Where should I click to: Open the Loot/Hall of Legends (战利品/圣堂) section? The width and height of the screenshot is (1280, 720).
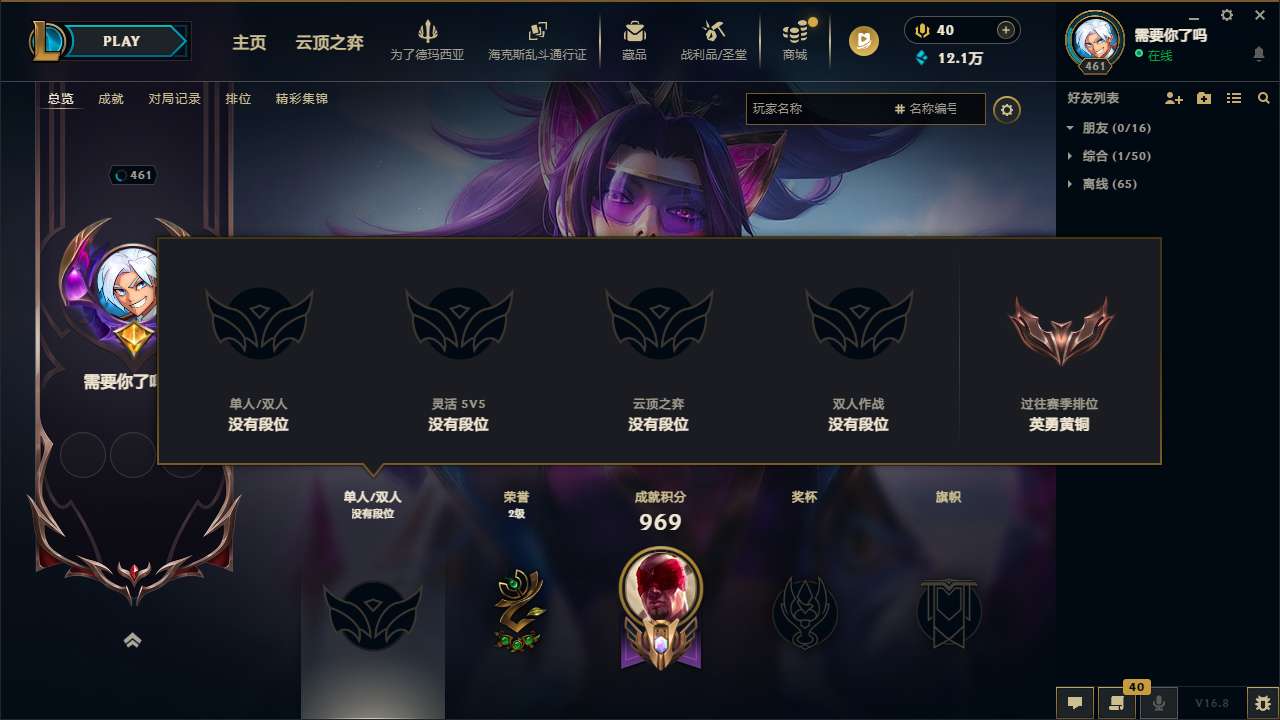click(x=713, y=40)
